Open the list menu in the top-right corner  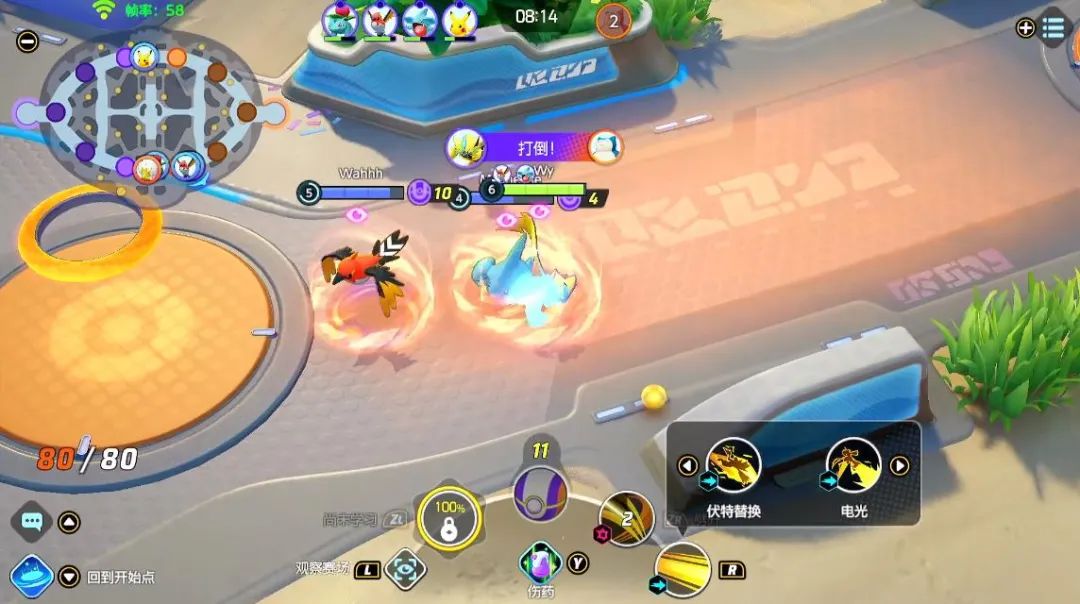click(x=1053, y=28)
